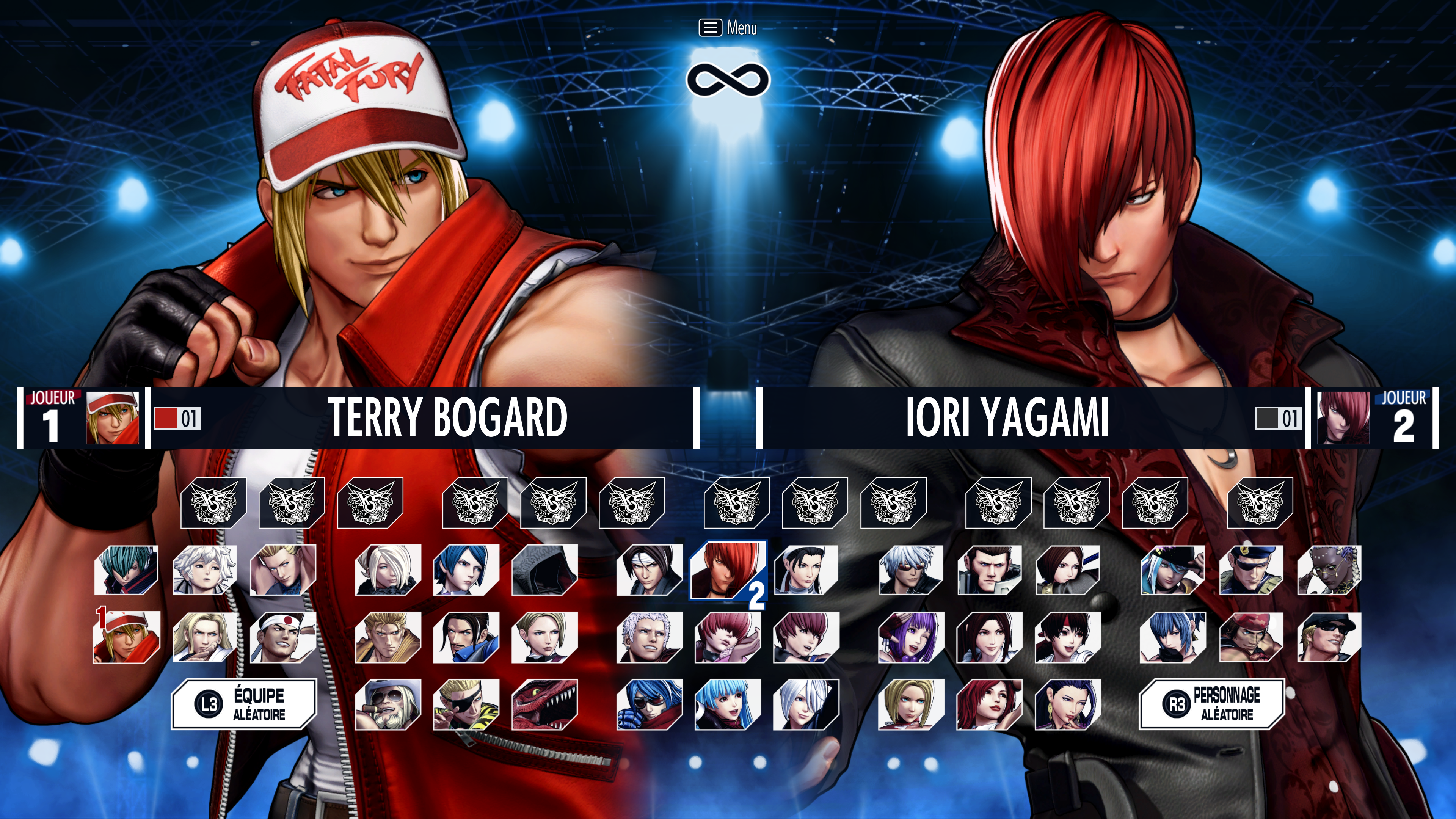Choose the gray-haired tan brawler tile
This screenshot has width=1456, height=819.
point(649,637)
